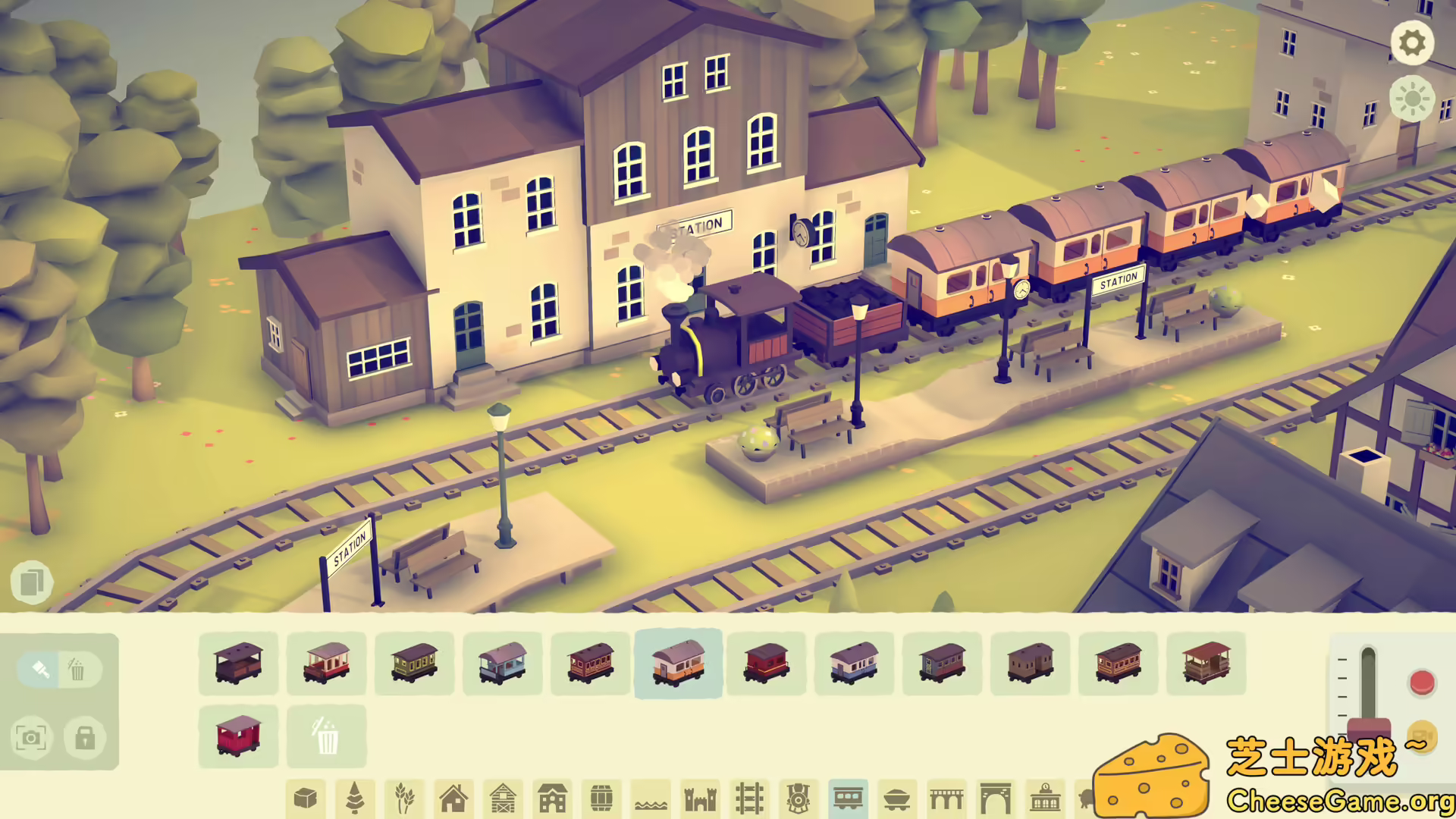Image resolution: width=1456 pixels, height=819 pixels.
Task: Open the castle building category
Action: pyautogui.click(x=699, y=799)
